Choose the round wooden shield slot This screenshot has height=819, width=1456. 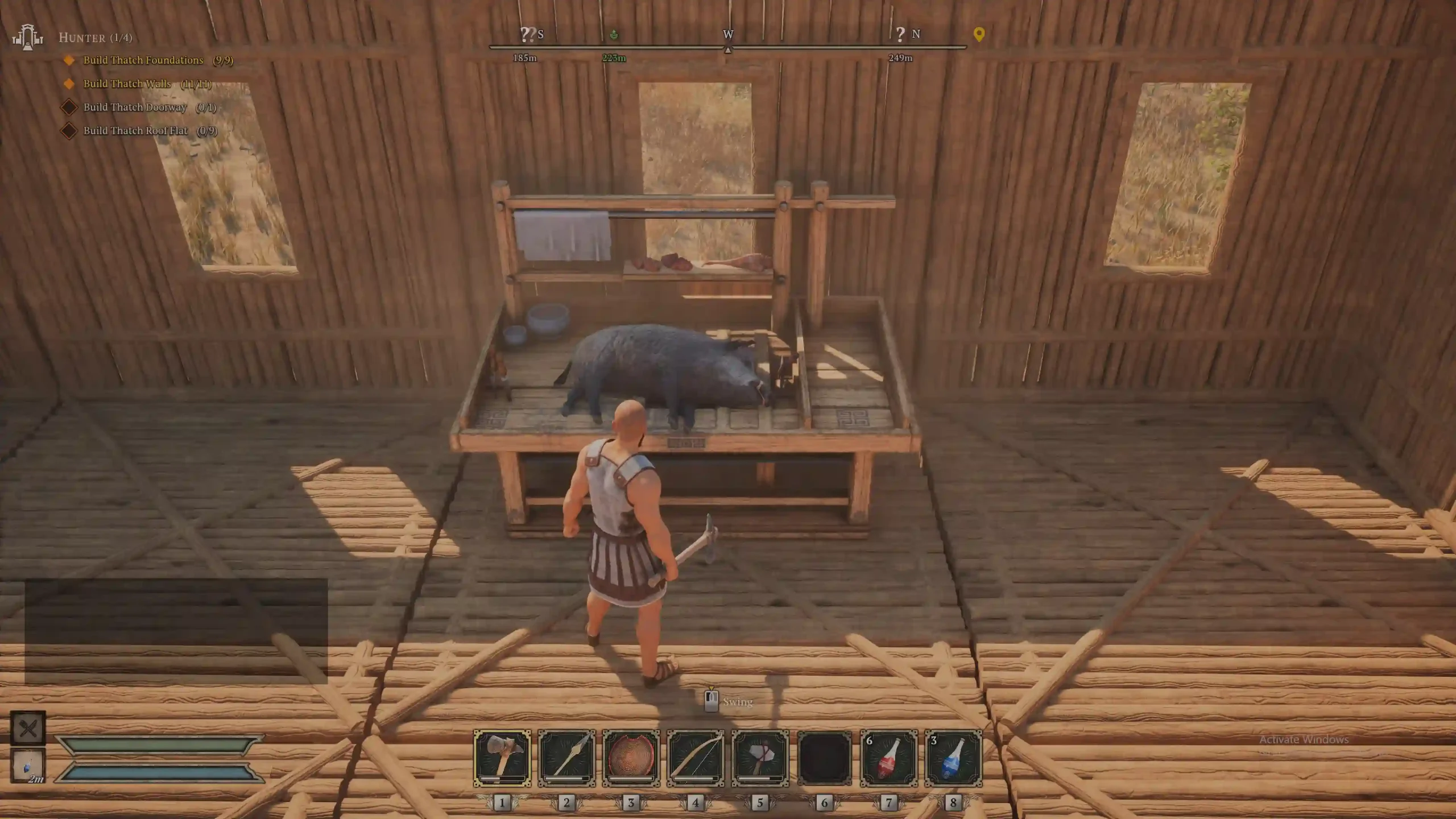631,758
